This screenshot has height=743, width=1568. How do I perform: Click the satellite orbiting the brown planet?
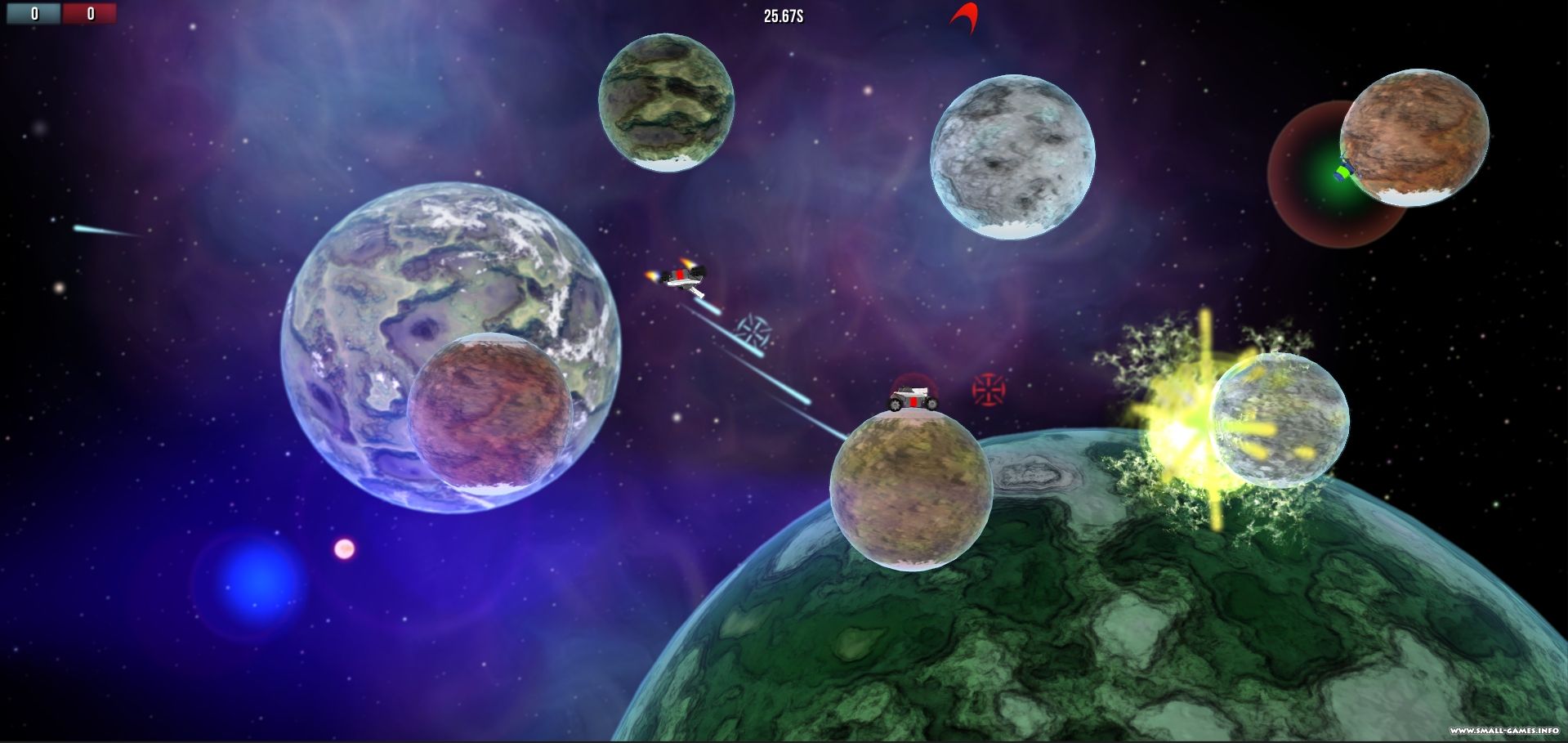coord(1342,172)
